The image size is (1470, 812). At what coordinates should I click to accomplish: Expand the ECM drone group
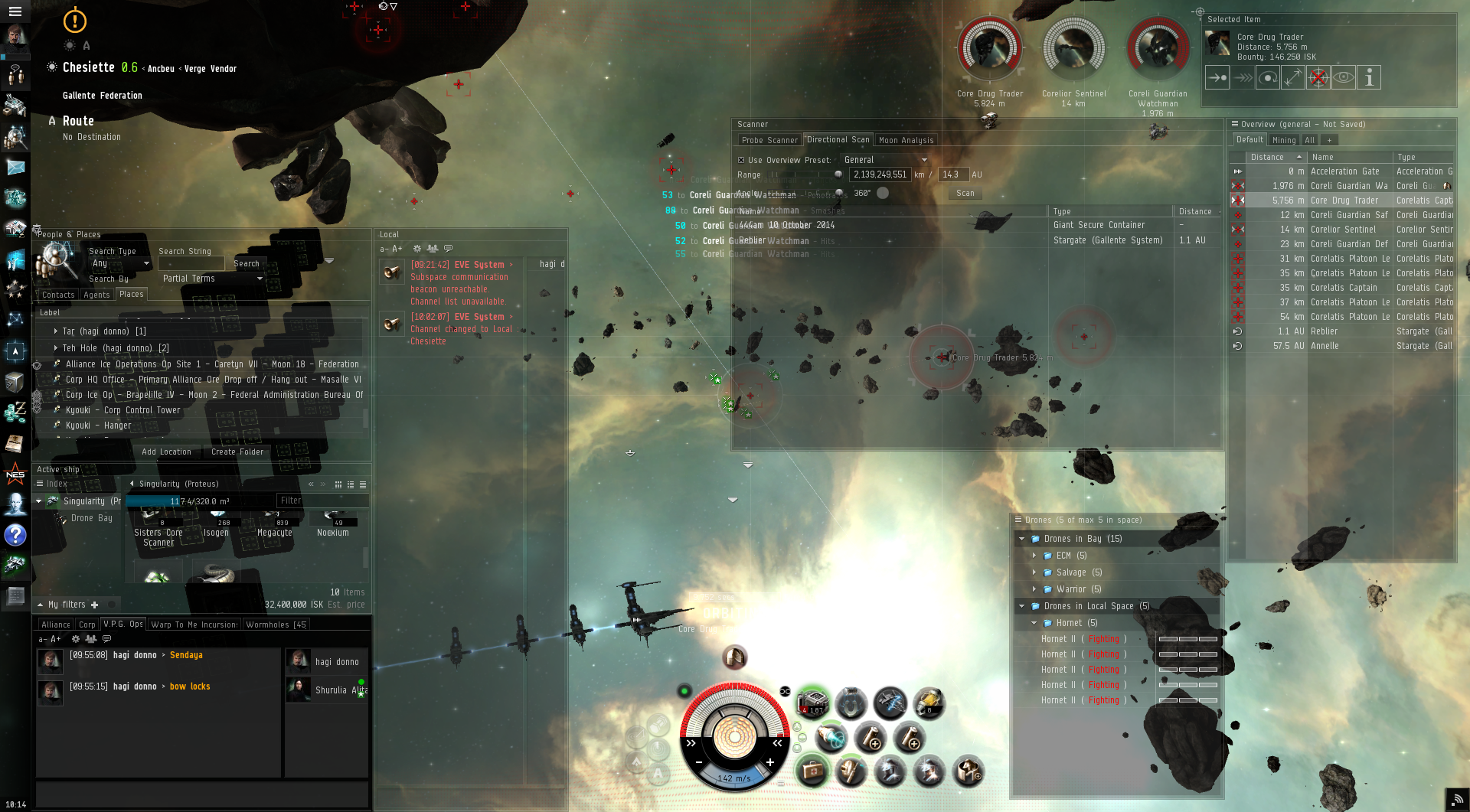coord(1034,556)
